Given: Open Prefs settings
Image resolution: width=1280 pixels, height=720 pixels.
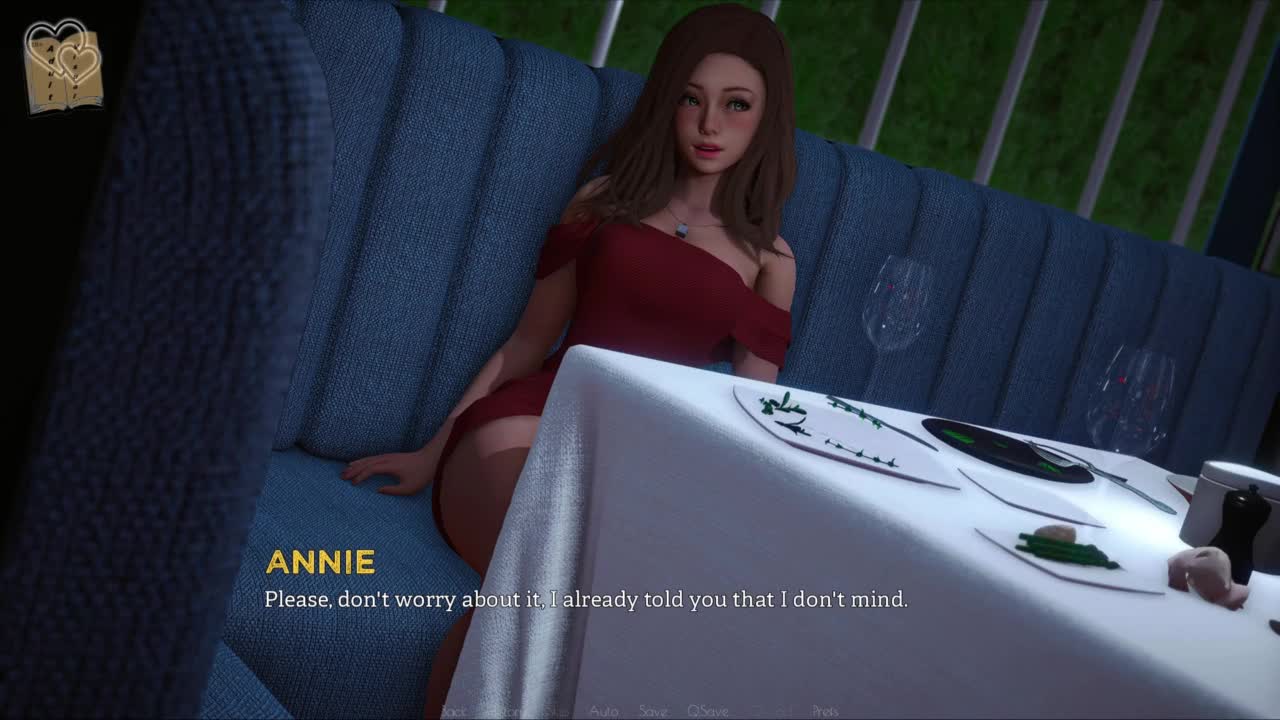Looking at the screenshot, I should (825, 711).
